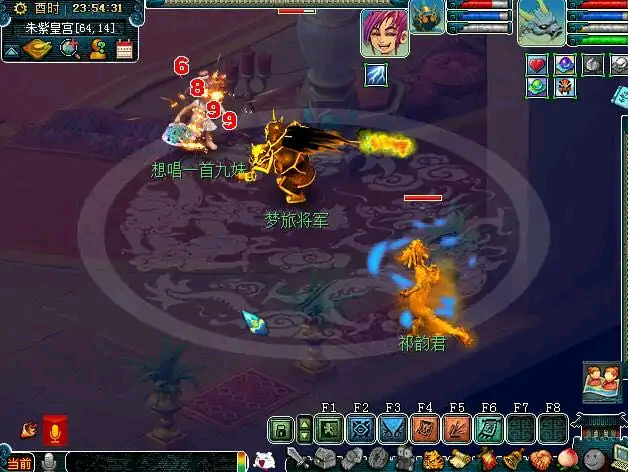Click the dark helmet summon portrait
This screenshot has height=472, width=628.
[427, 17]
